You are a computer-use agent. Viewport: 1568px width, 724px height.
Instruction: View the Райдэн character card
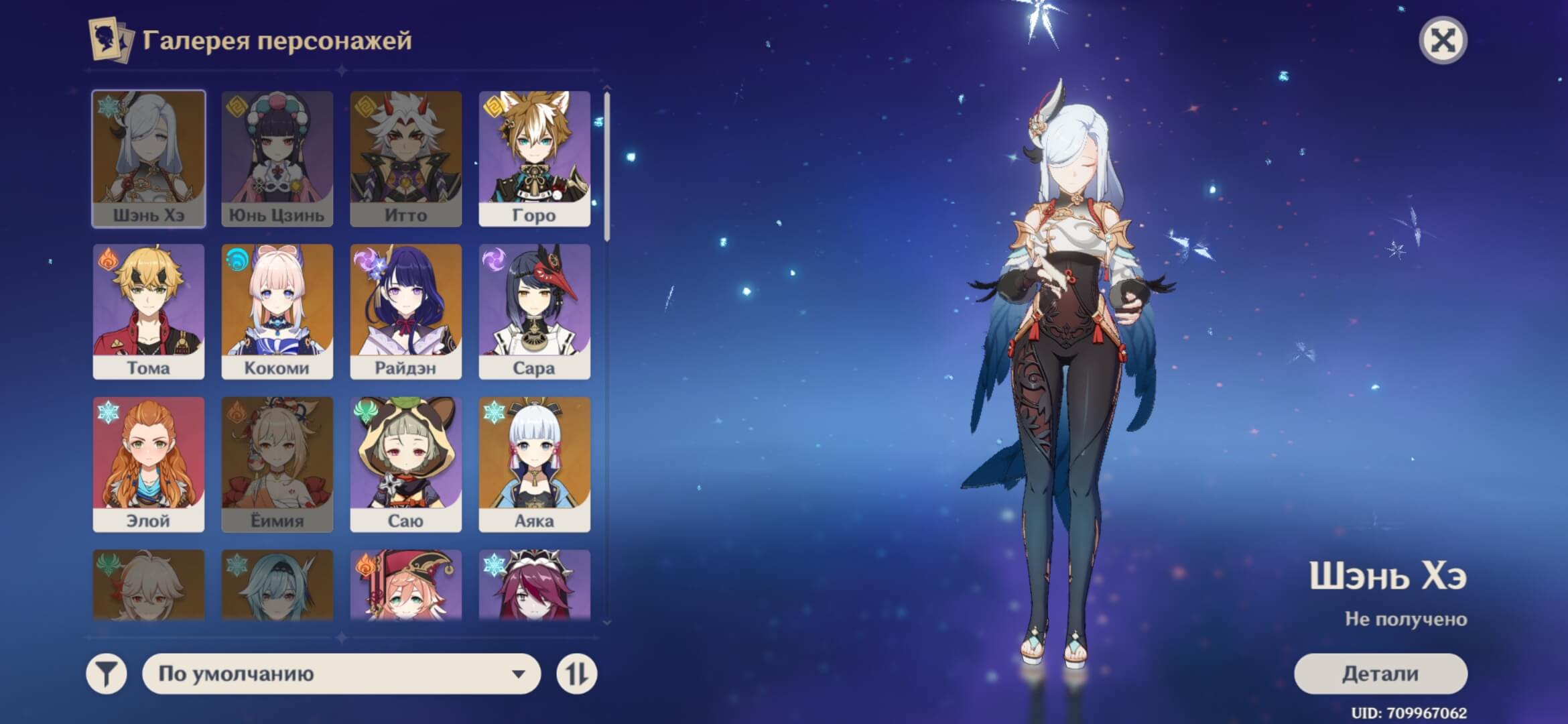405,312
